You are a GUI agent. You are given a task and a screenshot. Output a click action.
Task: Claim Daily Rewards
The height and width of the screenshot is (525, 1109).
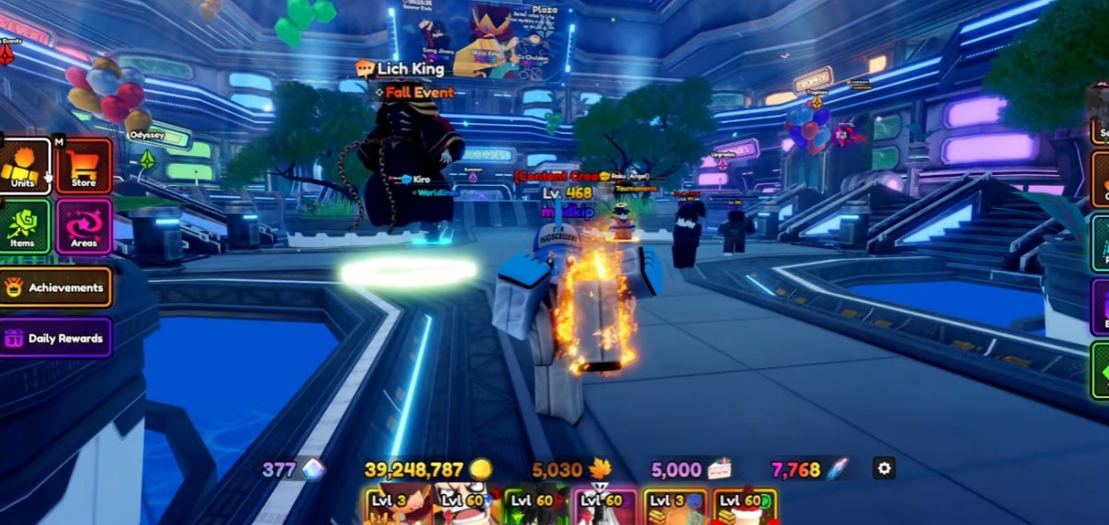[56, 338]
